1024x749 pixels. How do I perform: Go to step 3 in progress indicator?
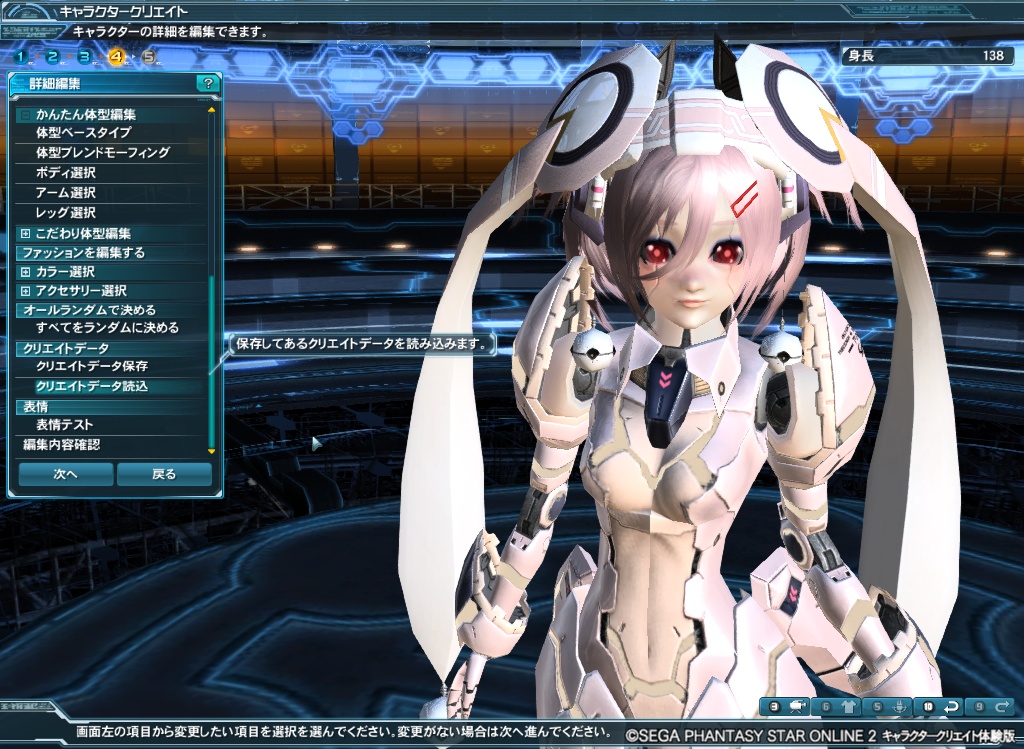[84, 57]
